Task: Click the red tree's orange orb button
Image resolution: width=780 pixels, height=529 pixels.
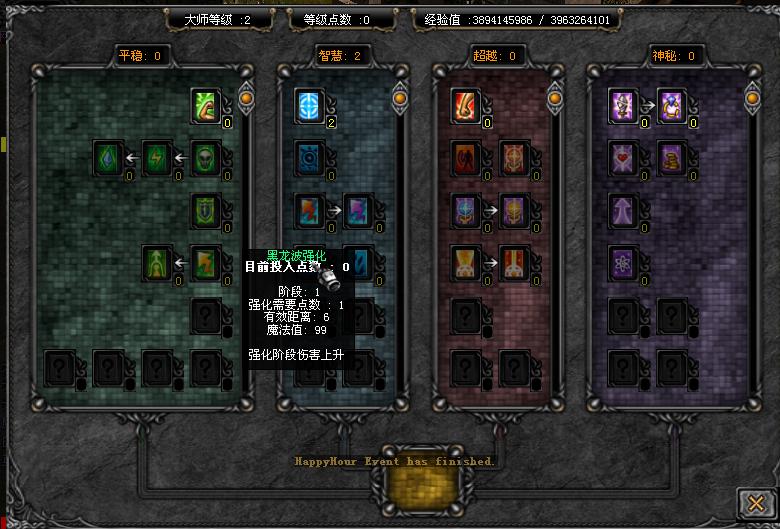Action: (x=558, y=97)
